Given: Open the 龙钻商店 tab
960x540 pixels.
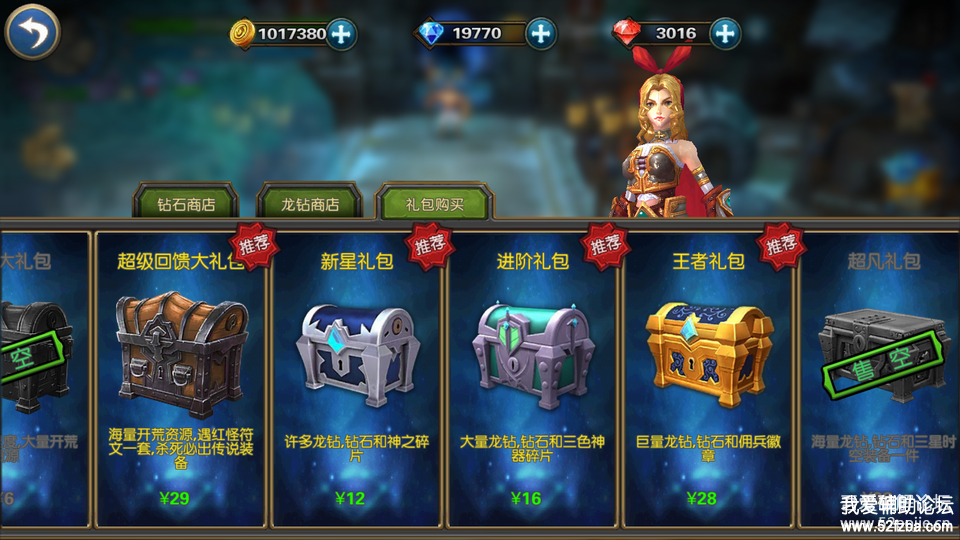Looking at the screenshot, I should (309, 204).
